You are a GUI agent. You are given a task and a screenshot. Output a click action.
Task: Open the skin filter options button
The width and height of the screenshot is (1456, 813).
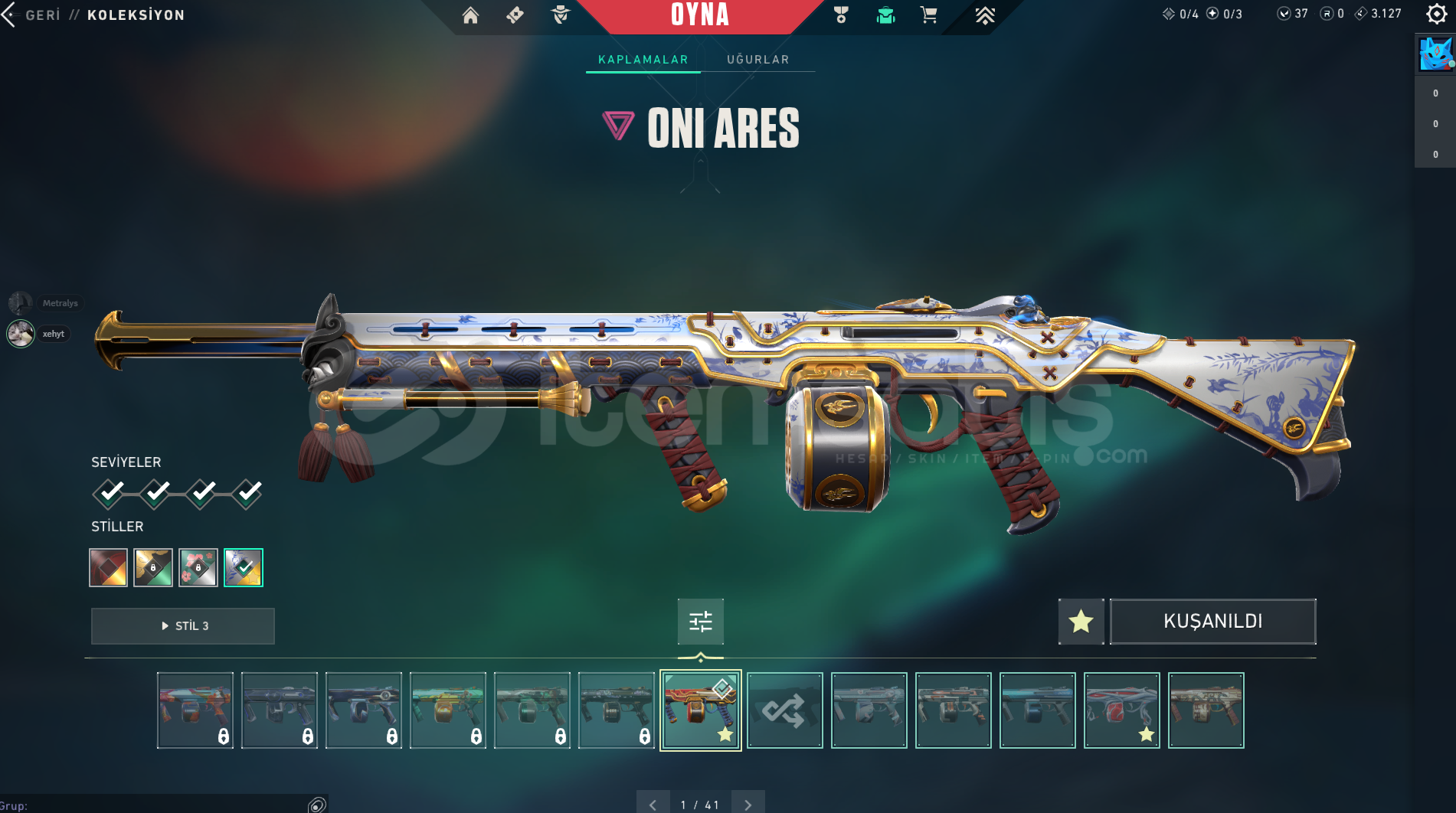point(700,621)
